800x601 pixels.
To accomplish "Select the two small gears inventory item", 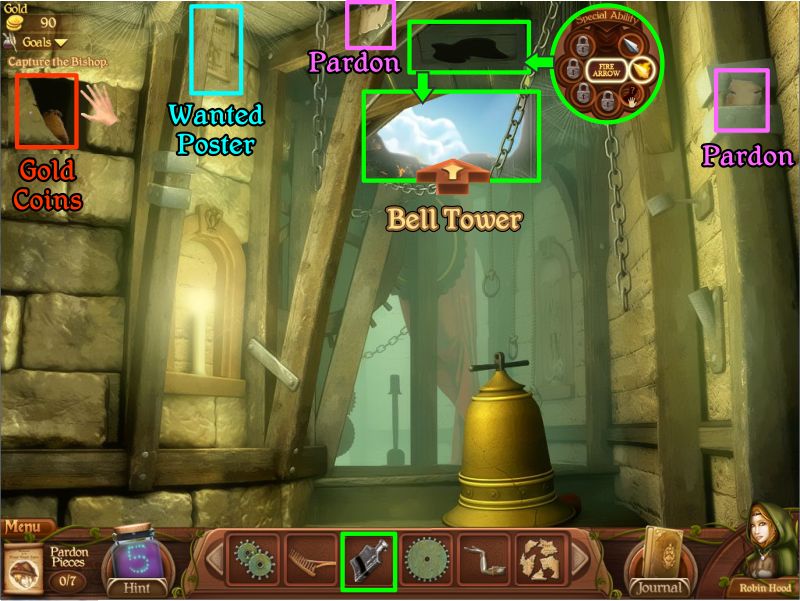I will coord(251,560).
